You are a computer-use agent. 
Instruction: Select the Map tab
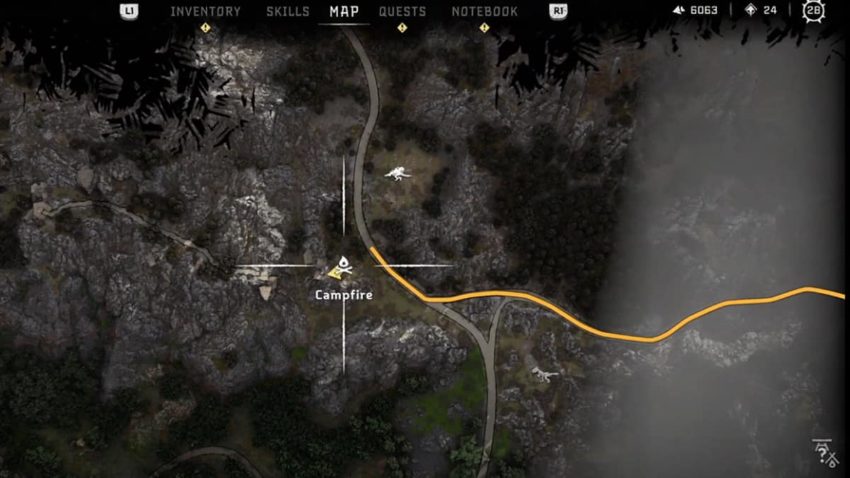(x=344, y=12)
